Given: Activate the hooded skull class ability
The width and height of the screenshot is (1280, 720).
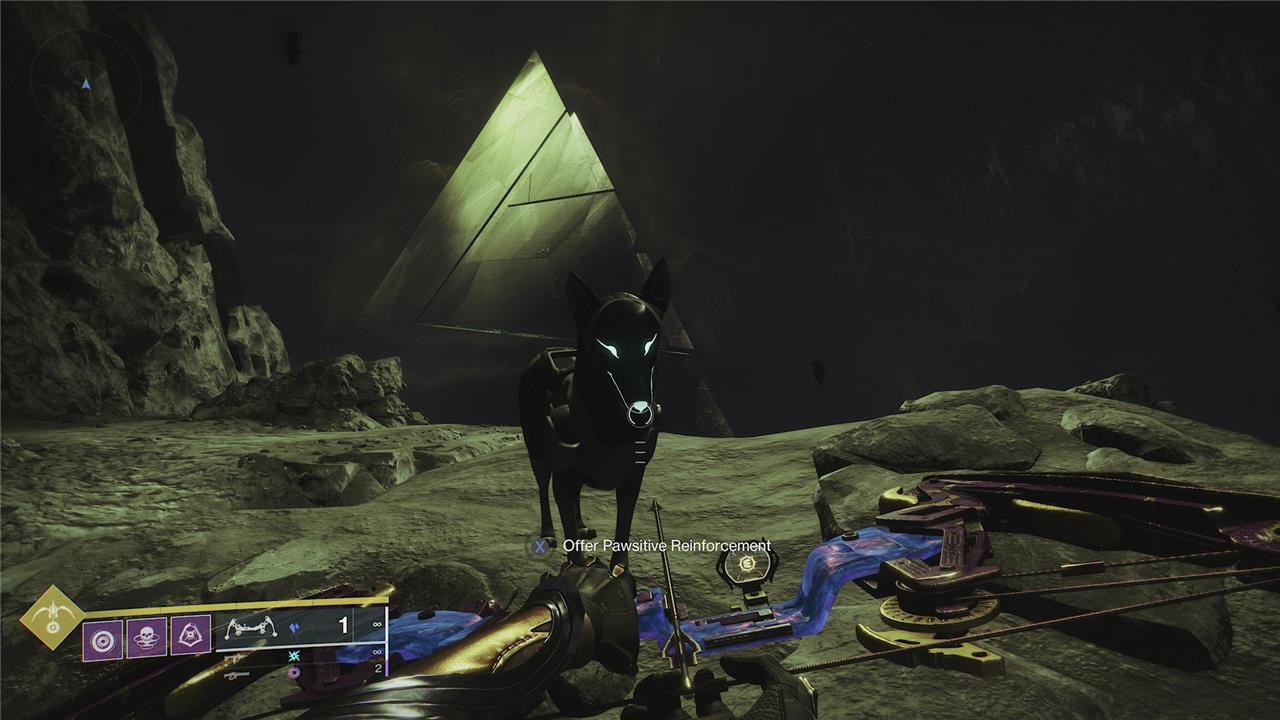Looking at the screenshot, I should tap(190, 636).
